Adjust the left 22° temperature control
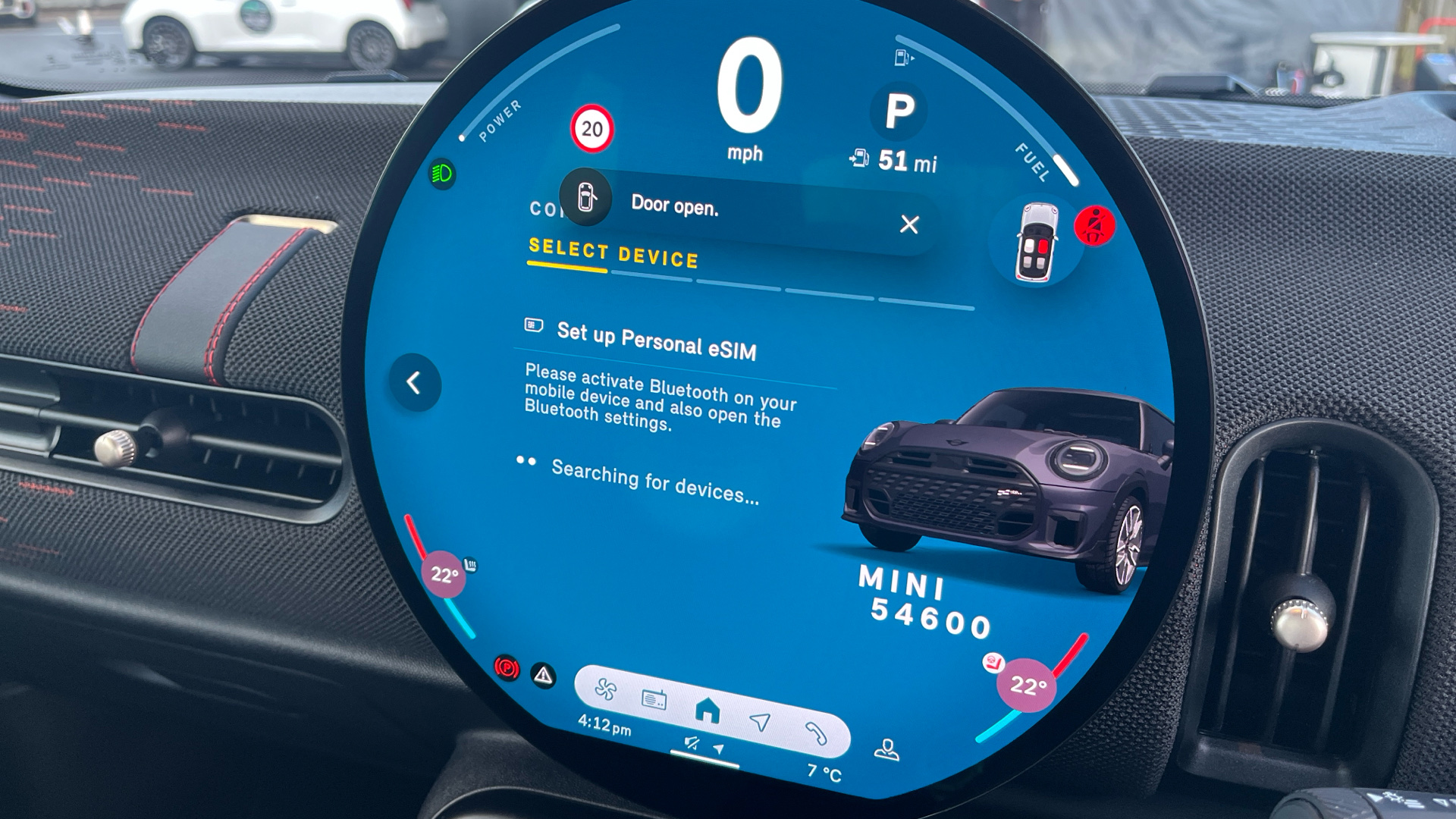The width and height of the screenshot is (1456, 819). click(444, 574)
